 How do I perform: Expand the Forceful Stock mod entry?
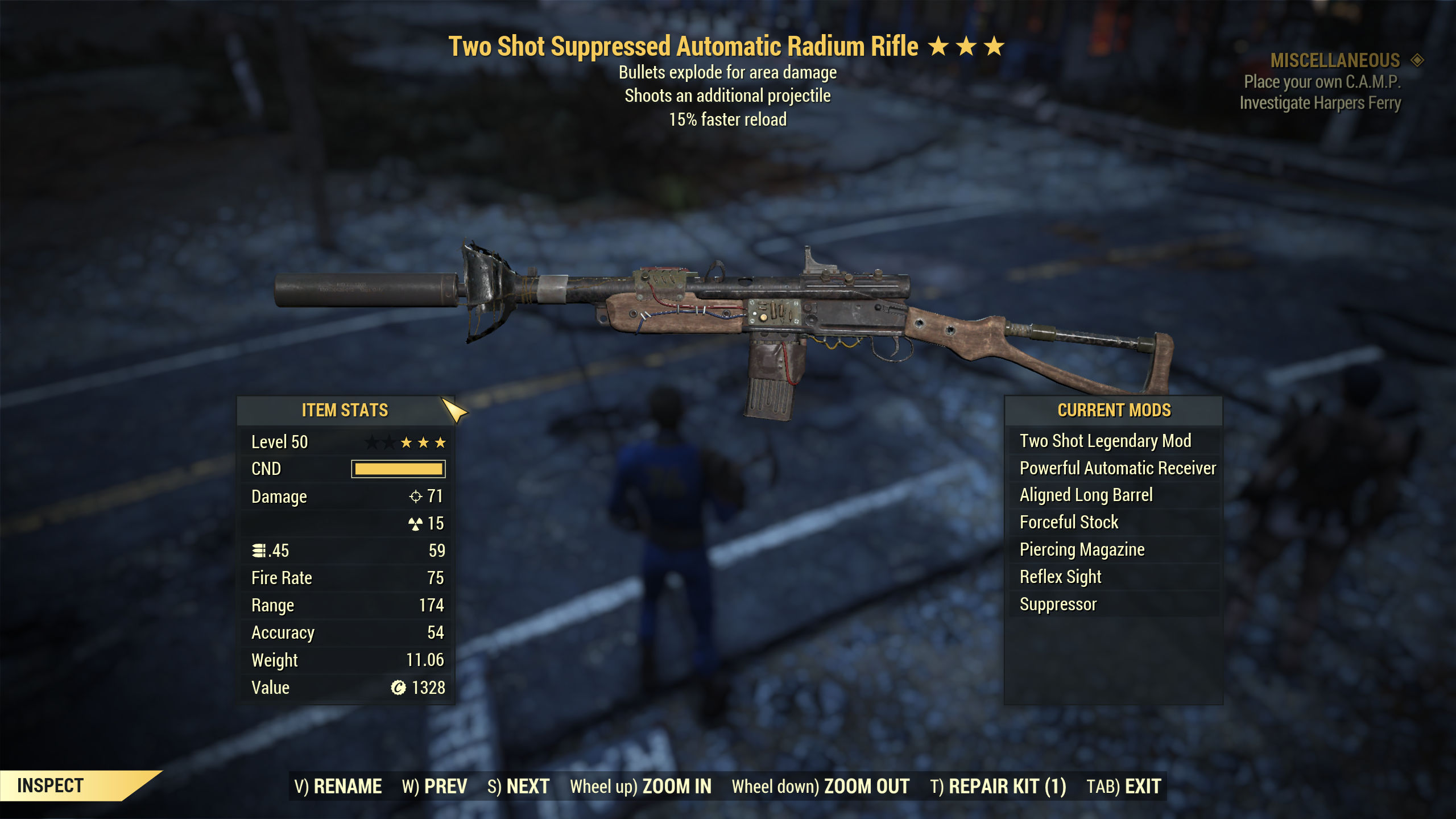(x=1069, y=522)
